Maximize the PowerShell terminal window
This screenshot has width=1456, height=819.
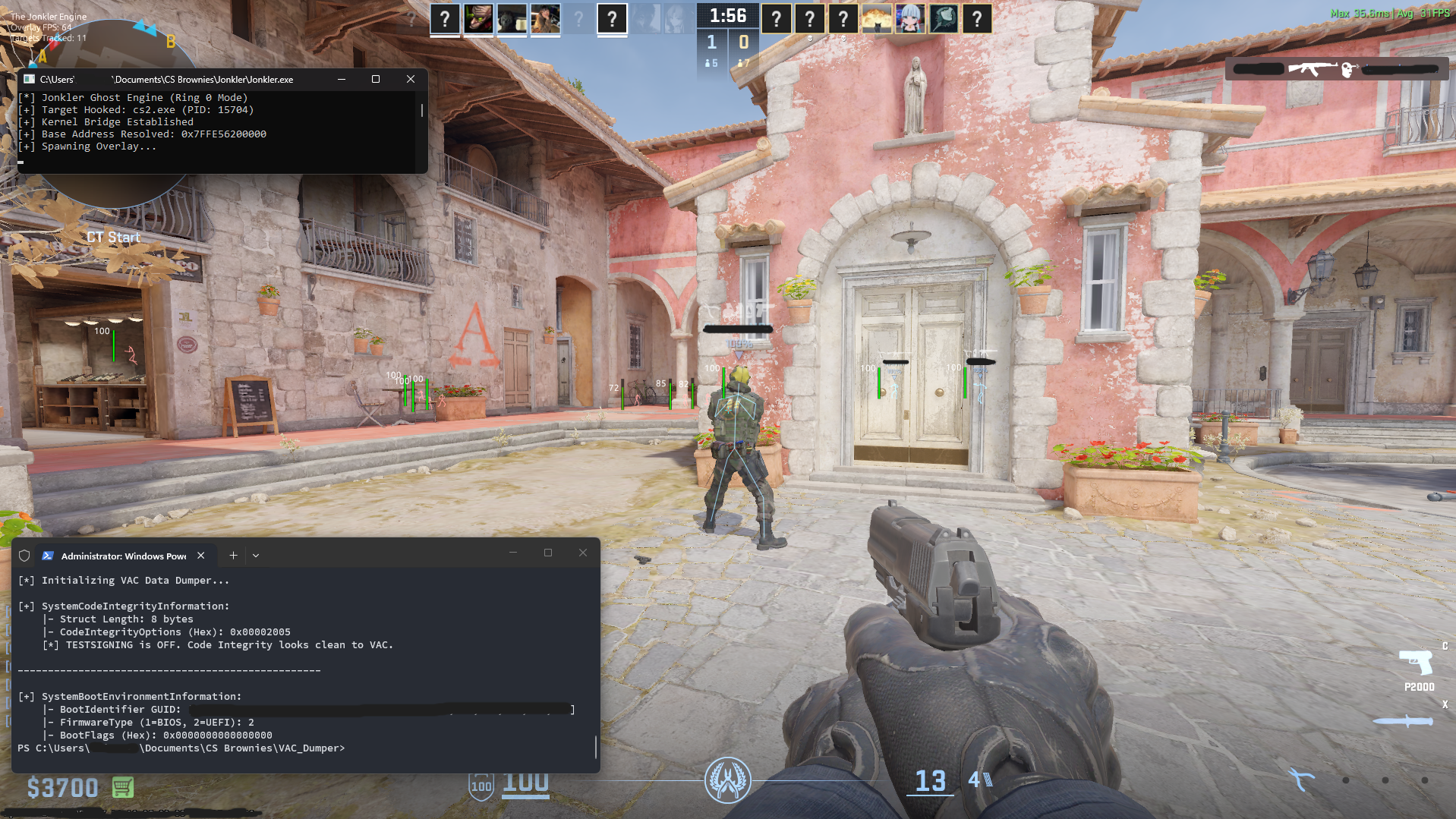pos(548,553)
